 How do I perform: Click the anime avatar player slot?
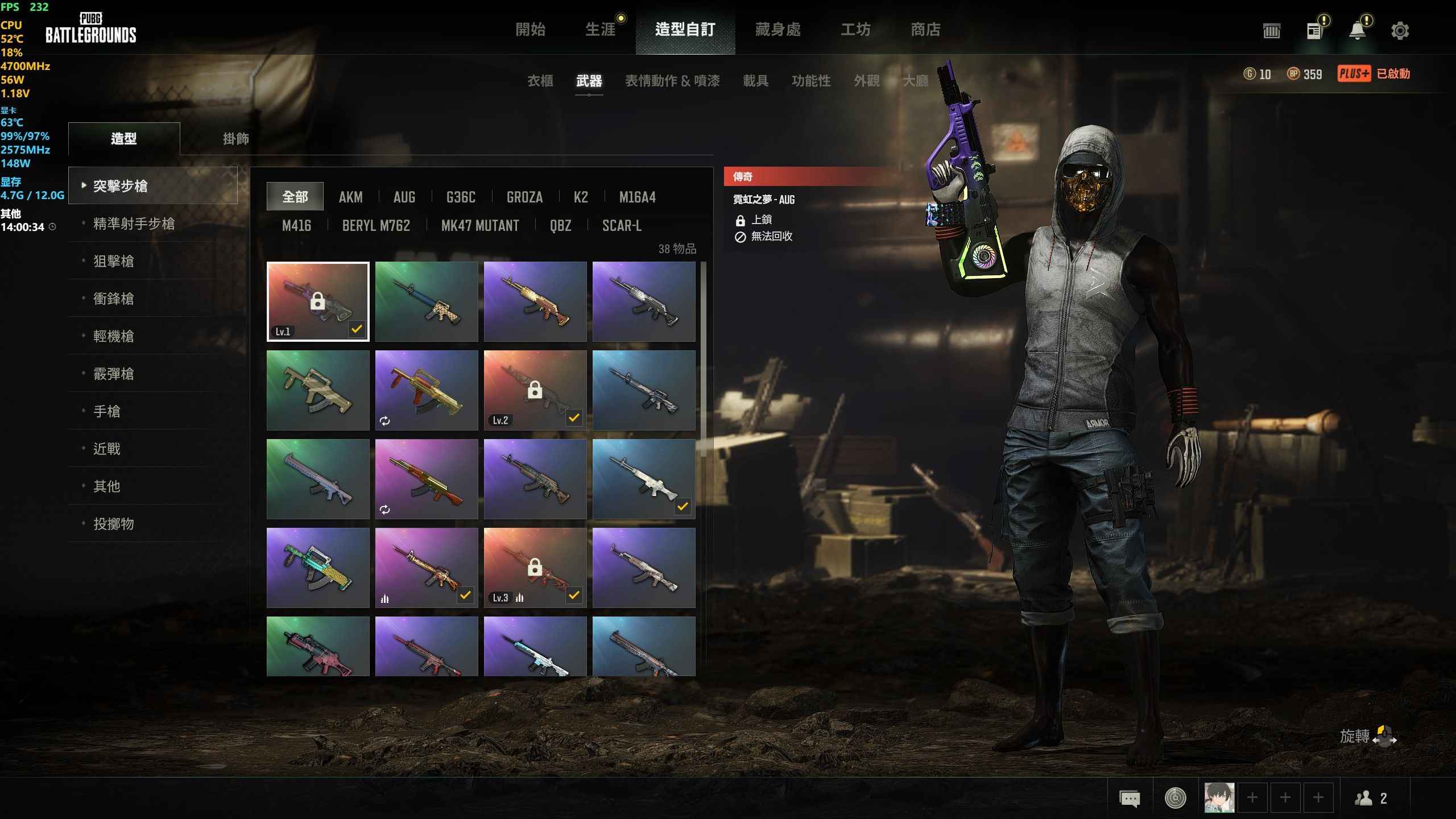click(1219, 798)
